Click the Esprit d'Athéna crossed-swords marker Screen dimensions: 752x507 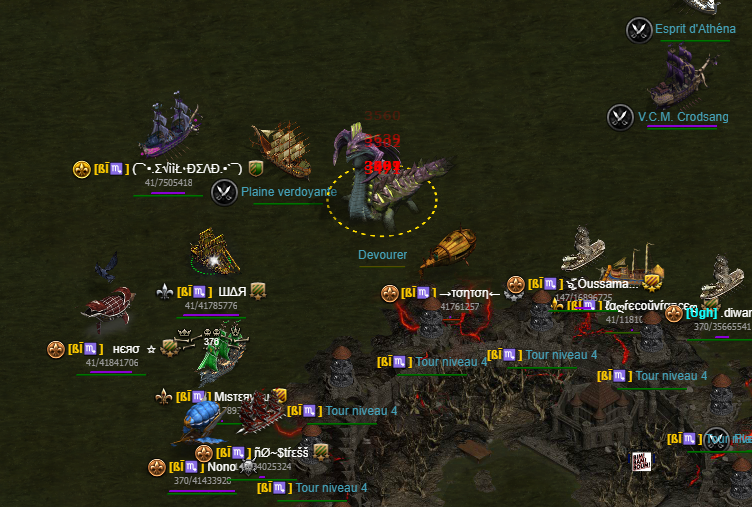(639, 30)
